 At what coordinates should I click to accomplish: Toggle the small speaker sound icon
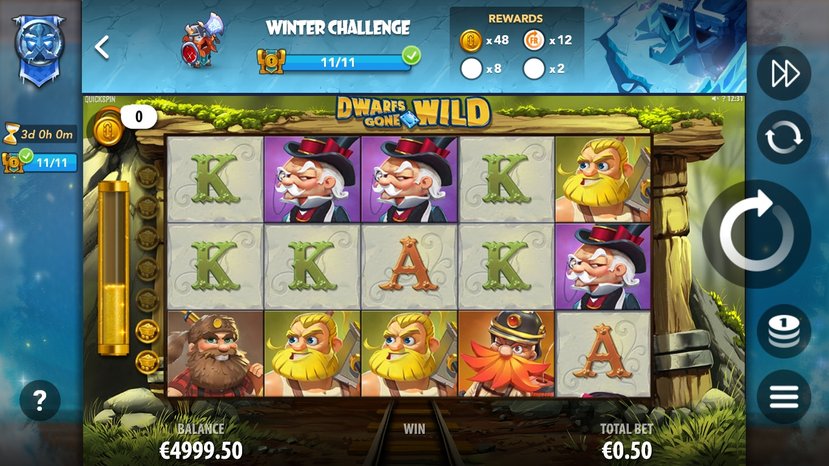tap(714, 99)
